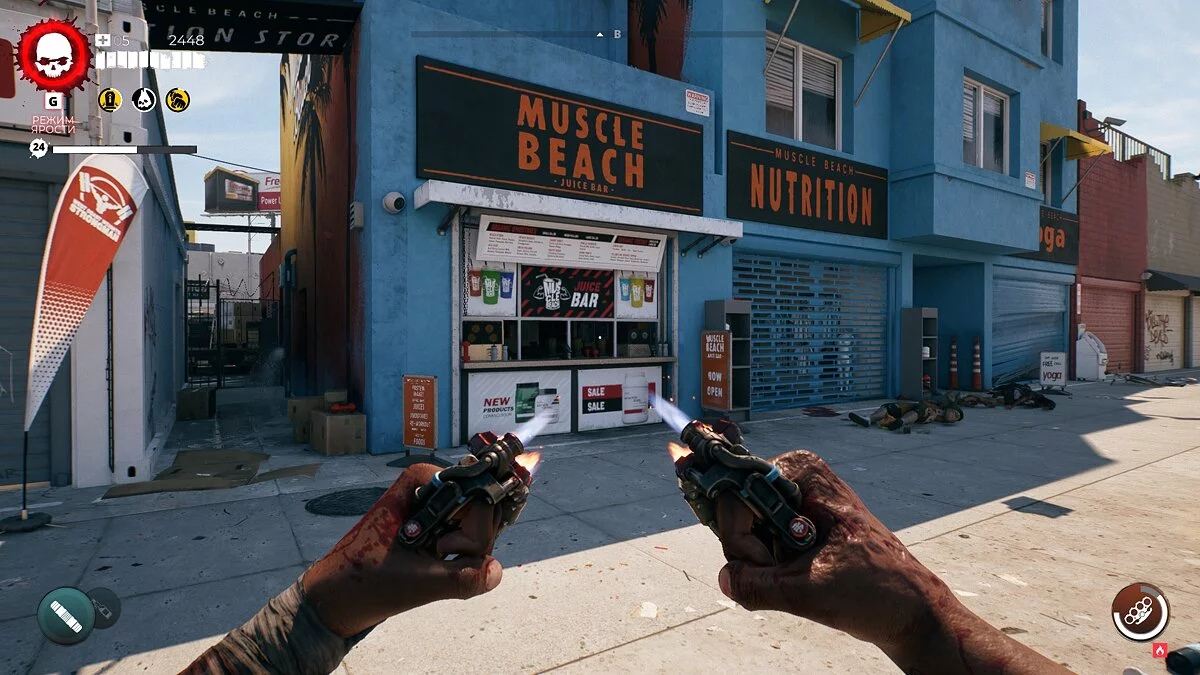
Task: Select the yellow tombstone status icon
Action: pyautogui.click(x=110, y=99)
